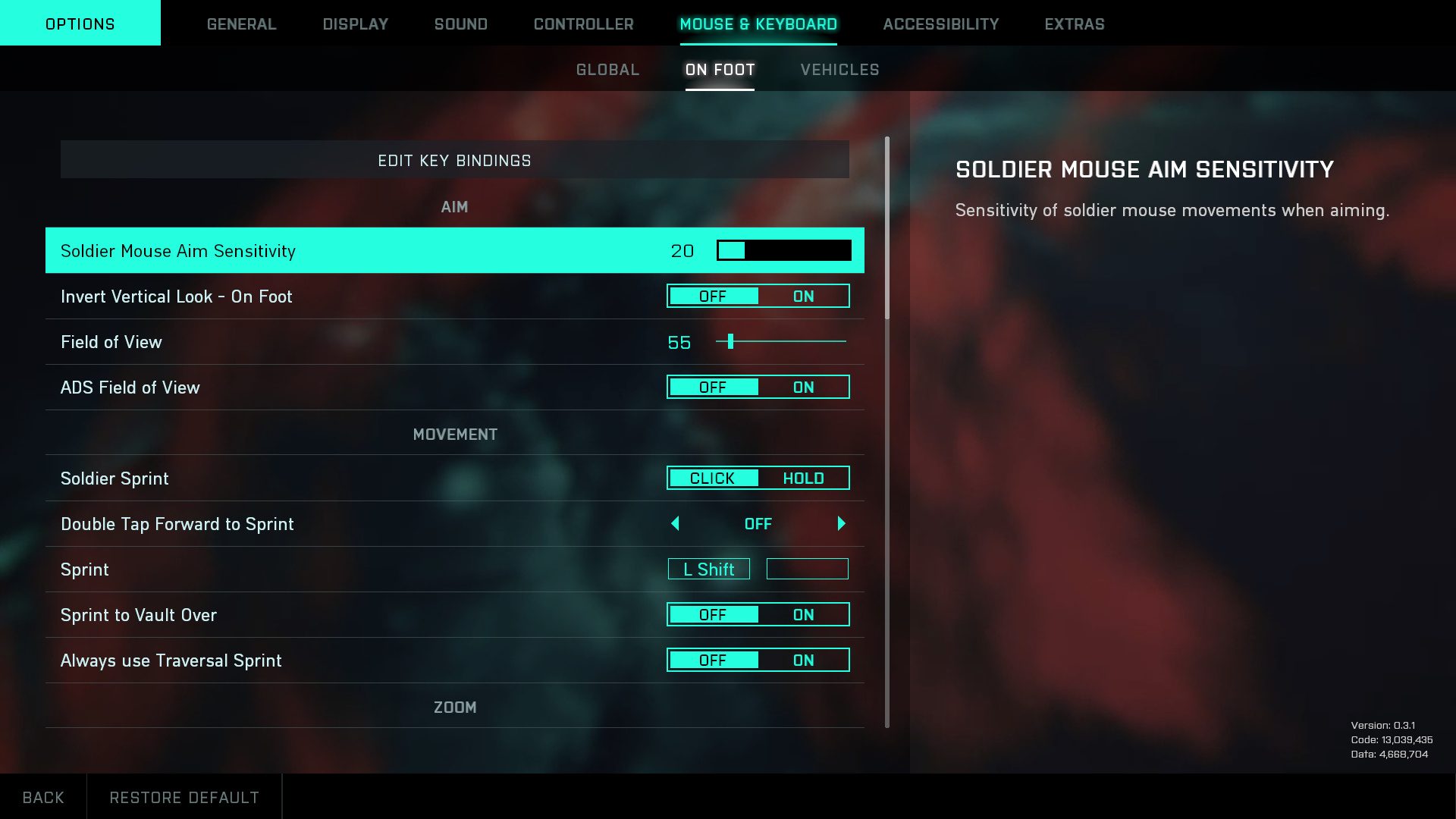Click left arrow for Double Tap Forward to Sprint
This screenshot has width=1456, height=819.
[675, 523]
